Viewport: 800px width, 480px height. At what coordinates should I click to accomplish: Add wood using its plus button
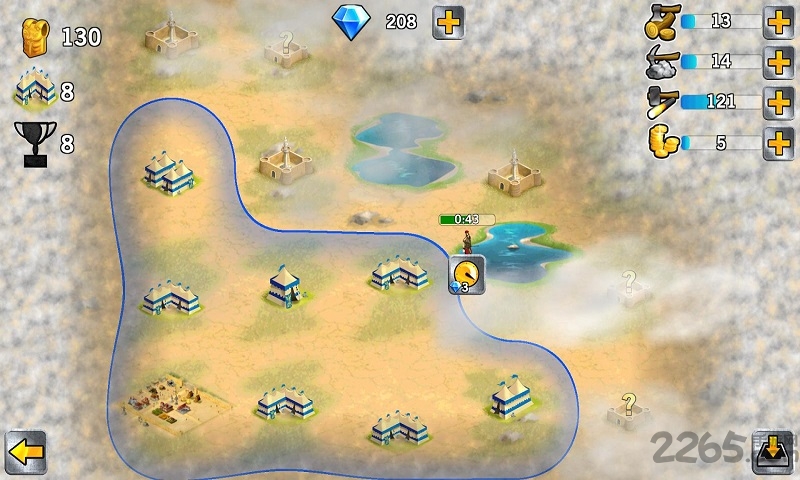[x=778, y=21]
